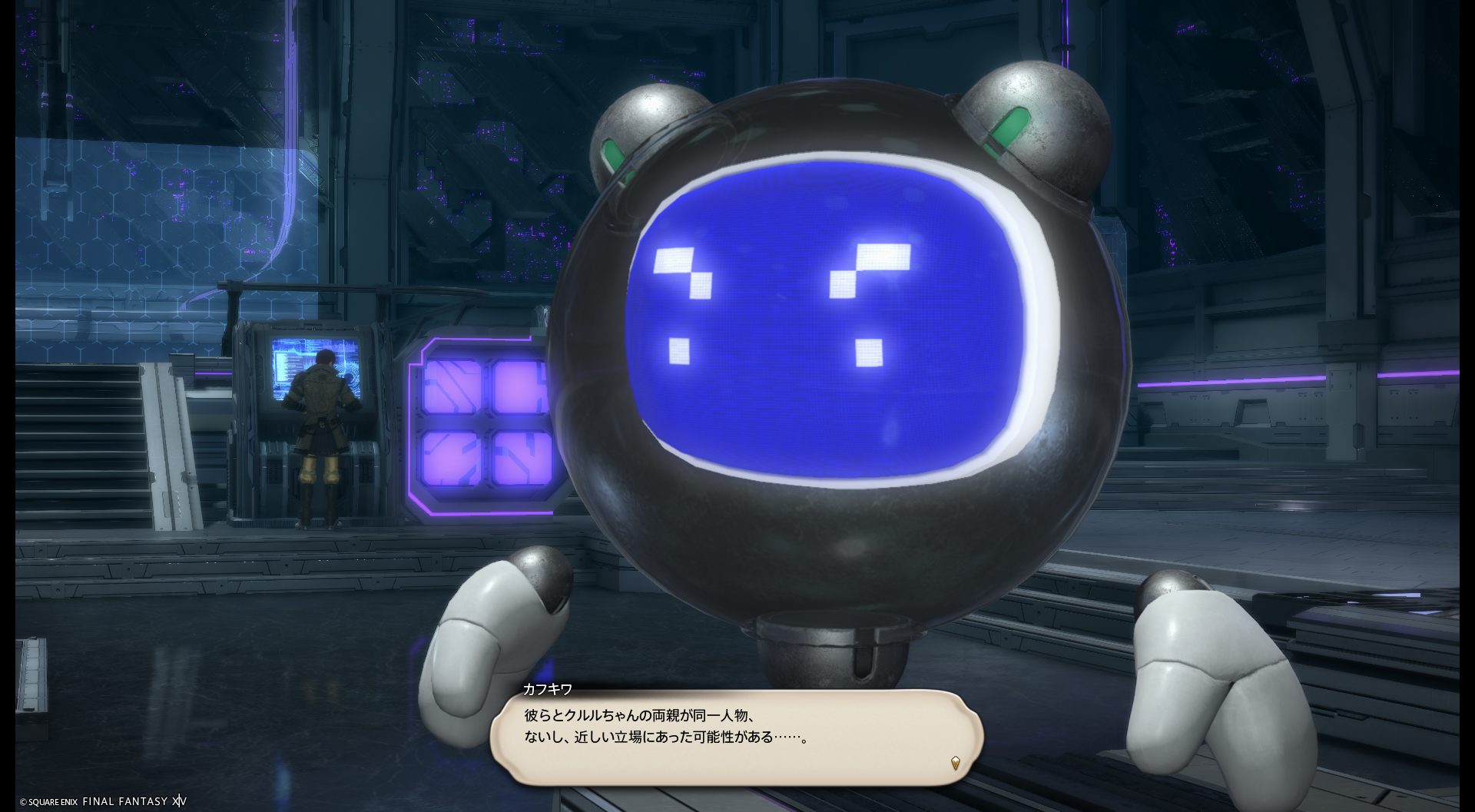The height and width of the screenshot is (812, 1475).
Task: Click the yellow dialogue continue arrow
Action: (x=955, y=763)
